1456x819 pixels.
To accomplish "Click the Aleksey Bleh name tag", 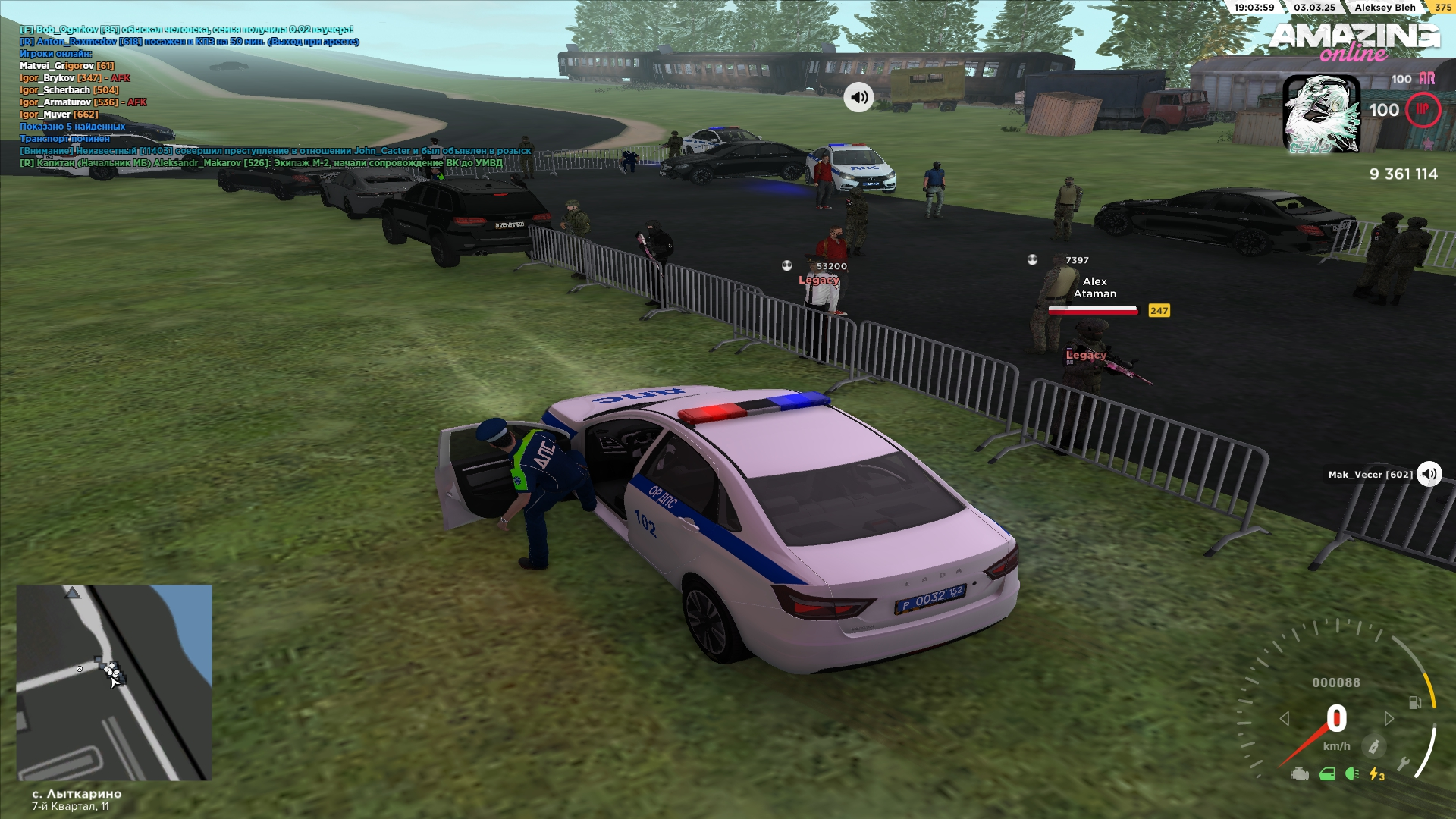I will (1385, 8).
